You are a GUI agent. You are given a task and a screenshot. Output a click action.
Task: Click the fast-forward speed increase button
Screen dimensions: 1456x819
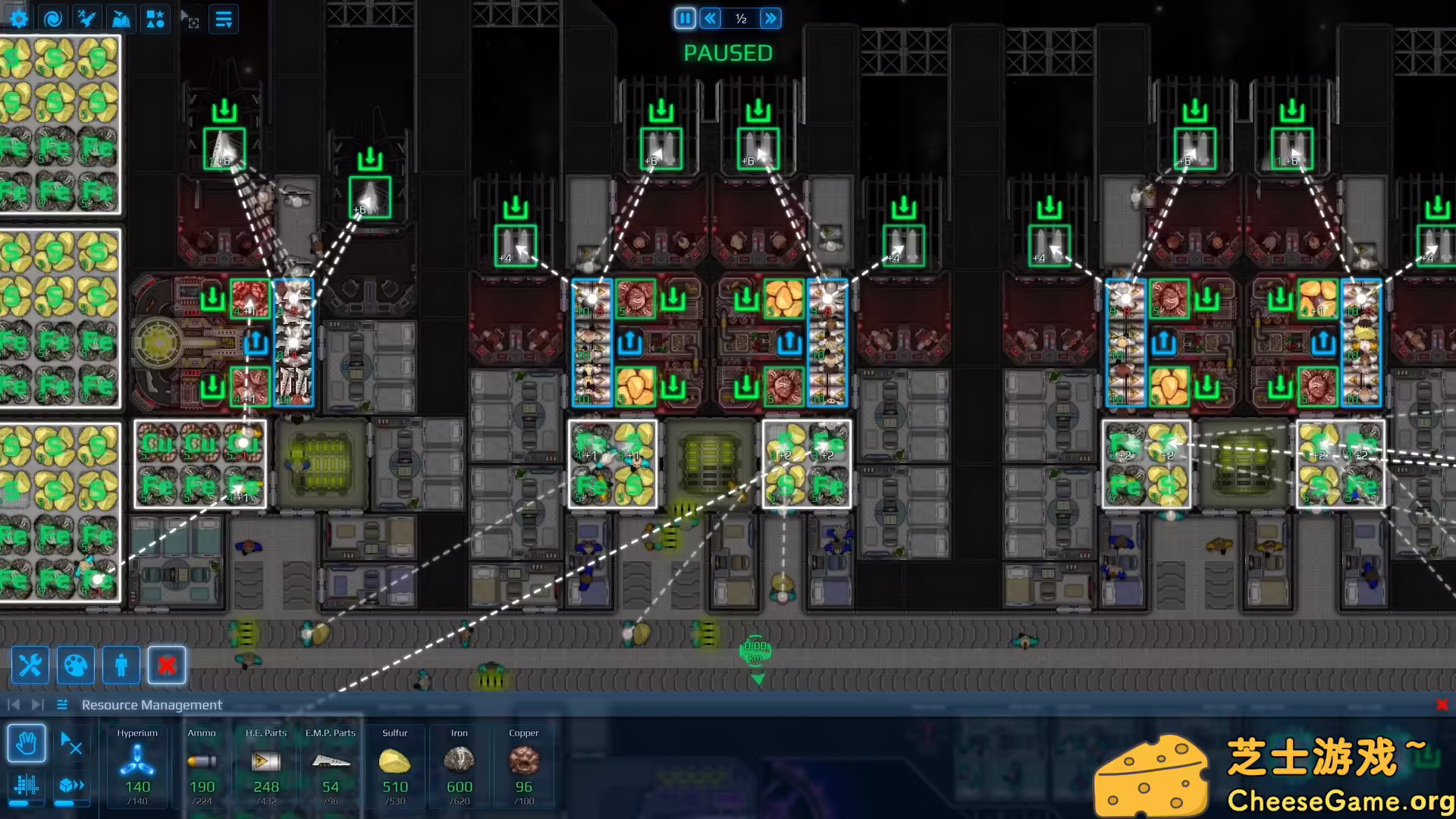(x=771, y=18)
